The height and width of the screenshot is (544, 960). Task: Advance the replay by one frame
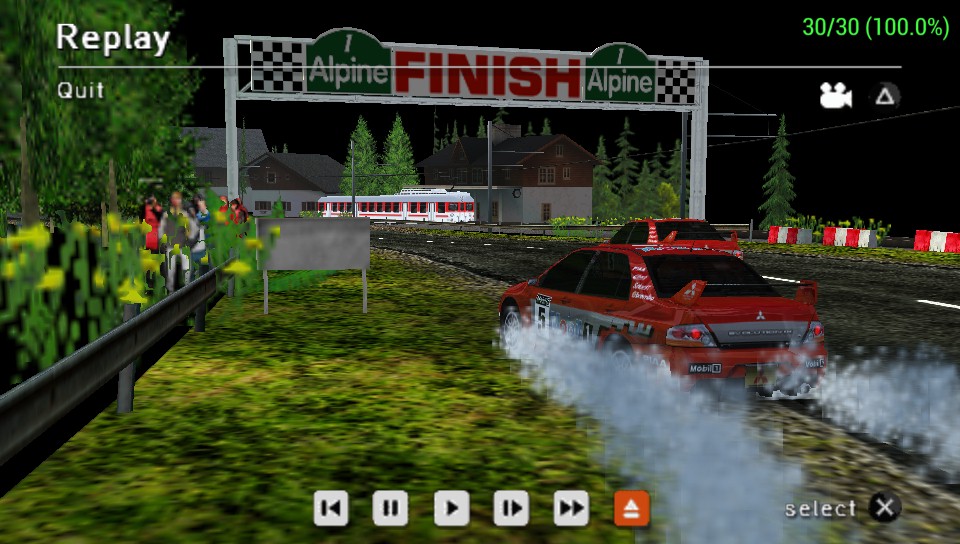[511, 508]
